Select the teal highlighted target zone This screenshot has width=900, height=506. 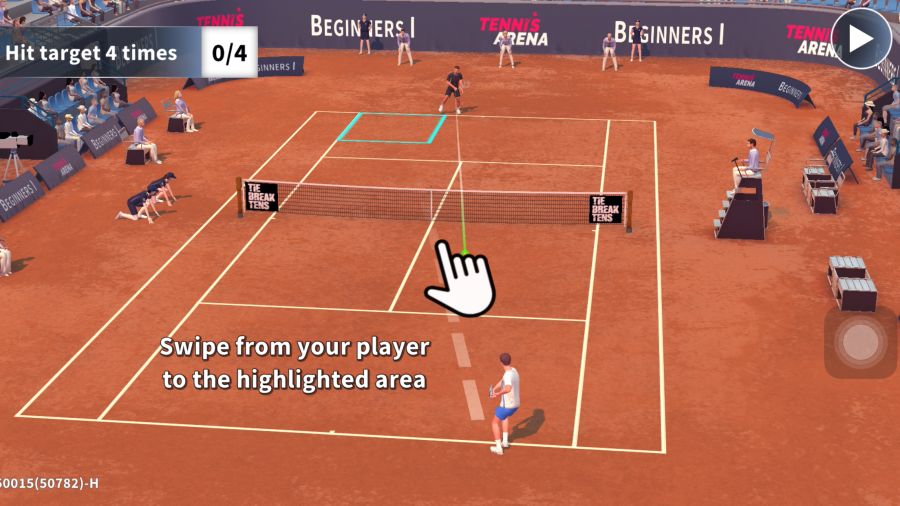click(x=393, y=127)
